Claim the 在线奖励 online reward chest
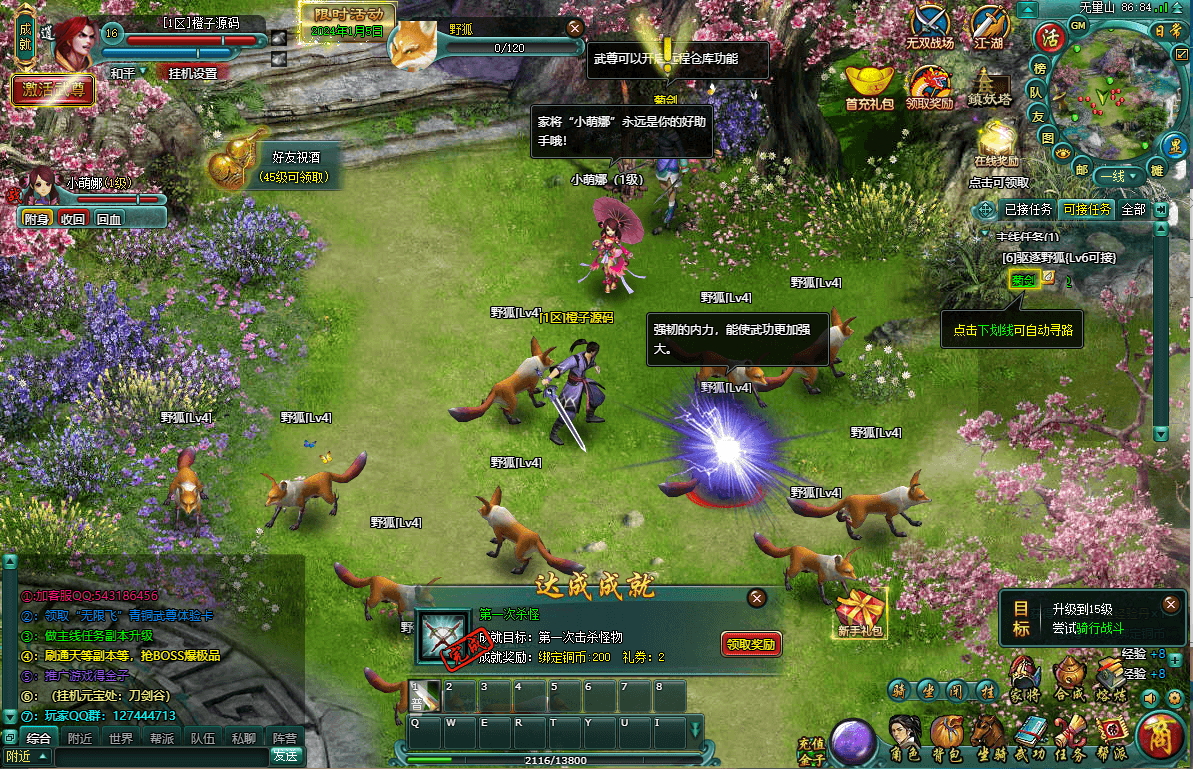This screenshot has height=769, width=1193. (996, 144)
